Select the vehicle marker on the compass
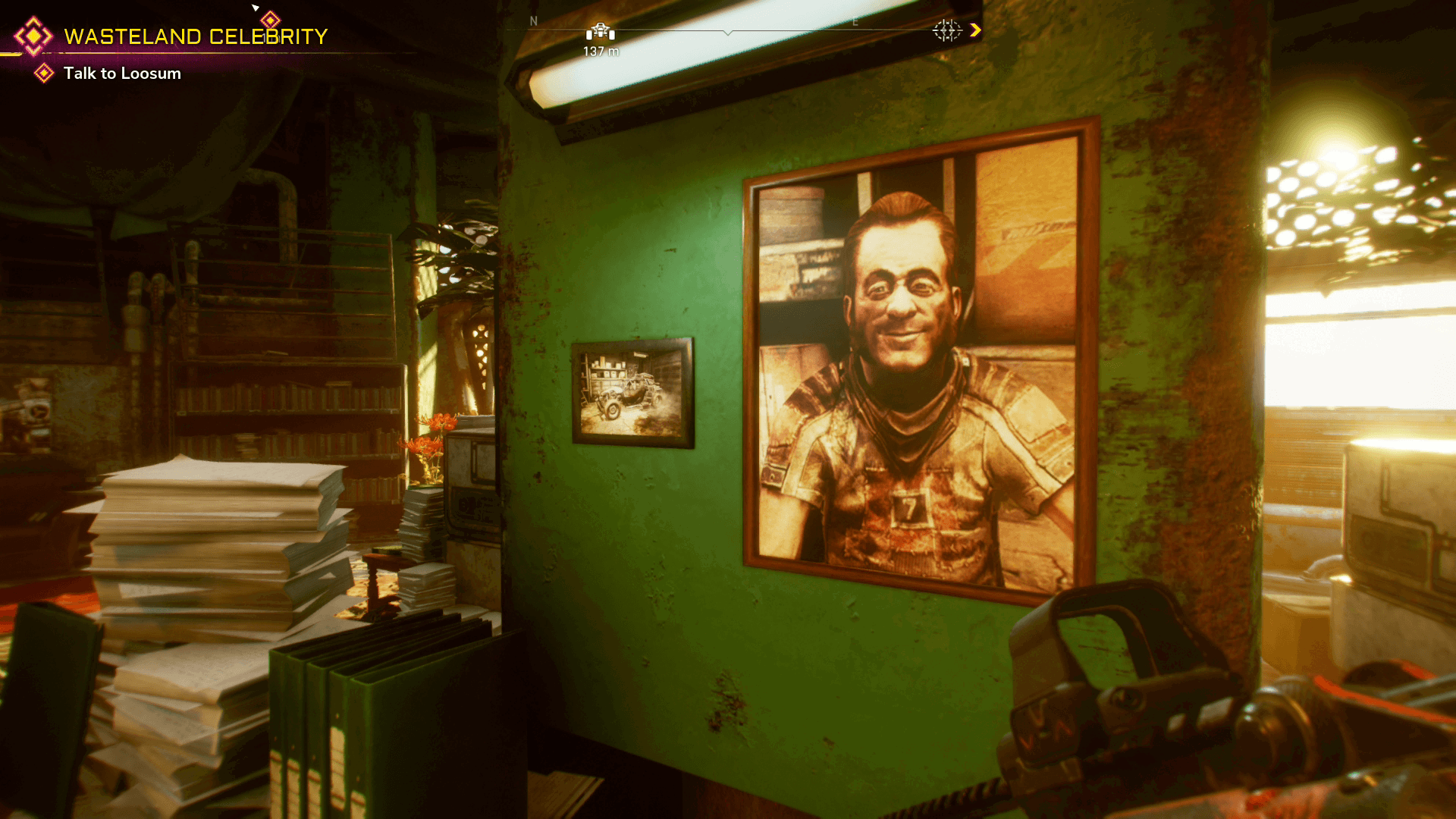The width and height of the screenshot is (1456, 819). (600, 32)
